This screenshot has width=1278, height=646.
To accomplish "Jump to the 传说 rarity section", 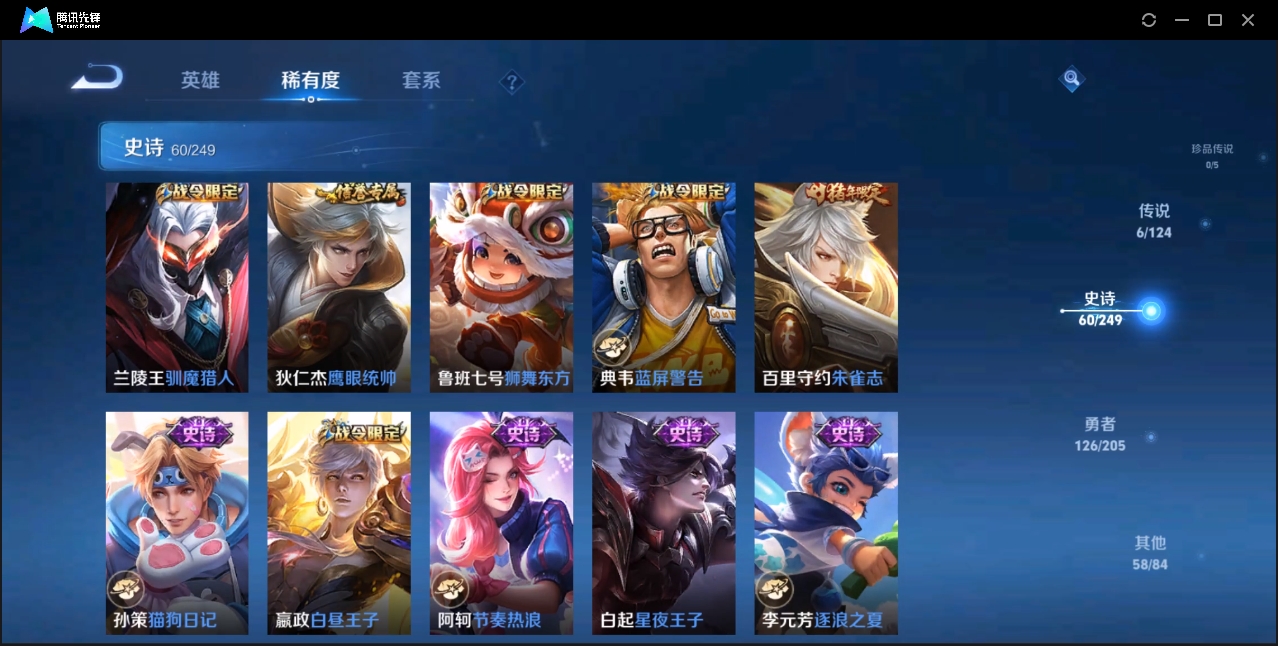I will pos(1154,220).
